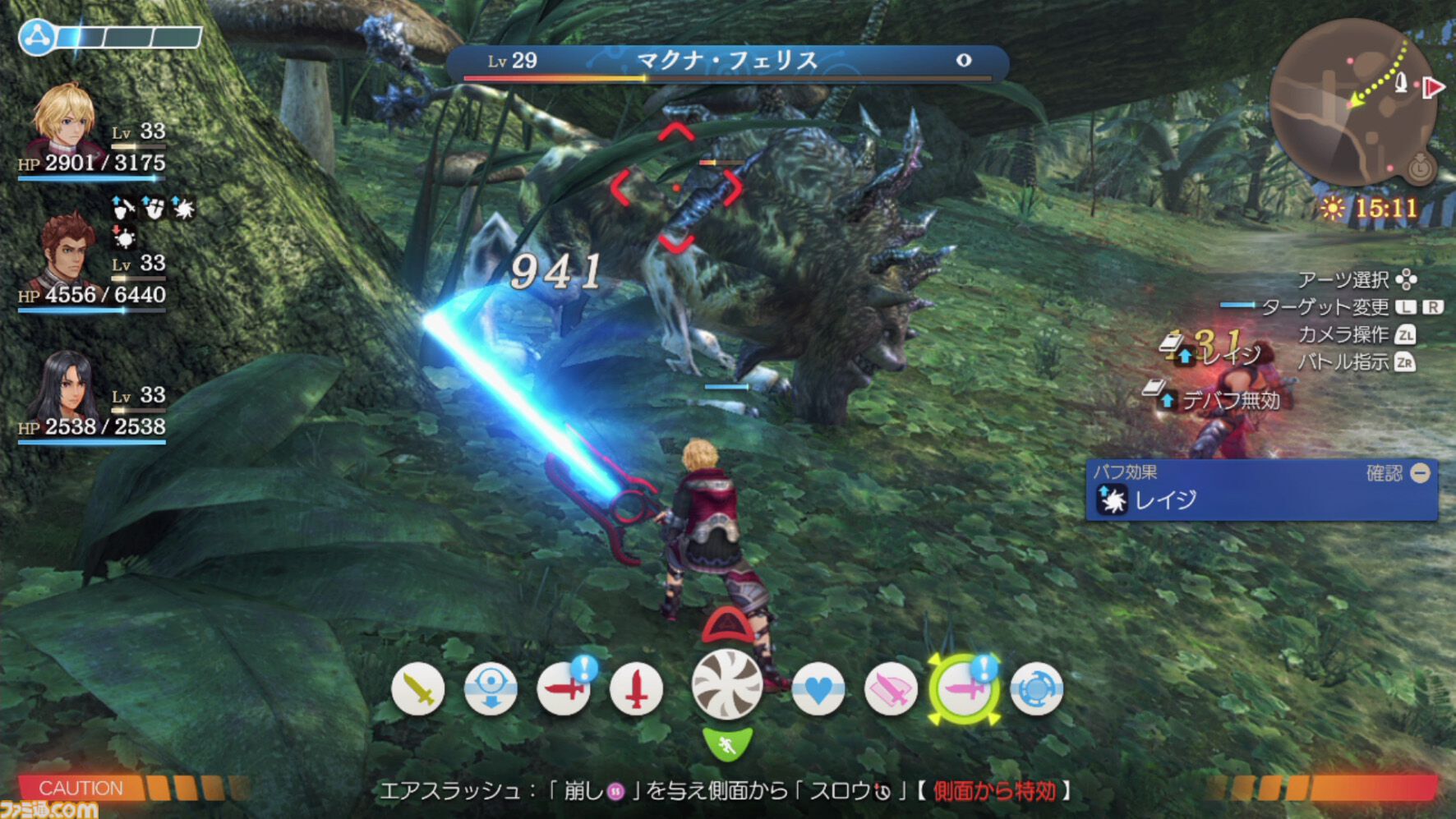Select the highlighted pink sword art
Viewport: 1456px width, 819px height.
(x=964, y=690)
